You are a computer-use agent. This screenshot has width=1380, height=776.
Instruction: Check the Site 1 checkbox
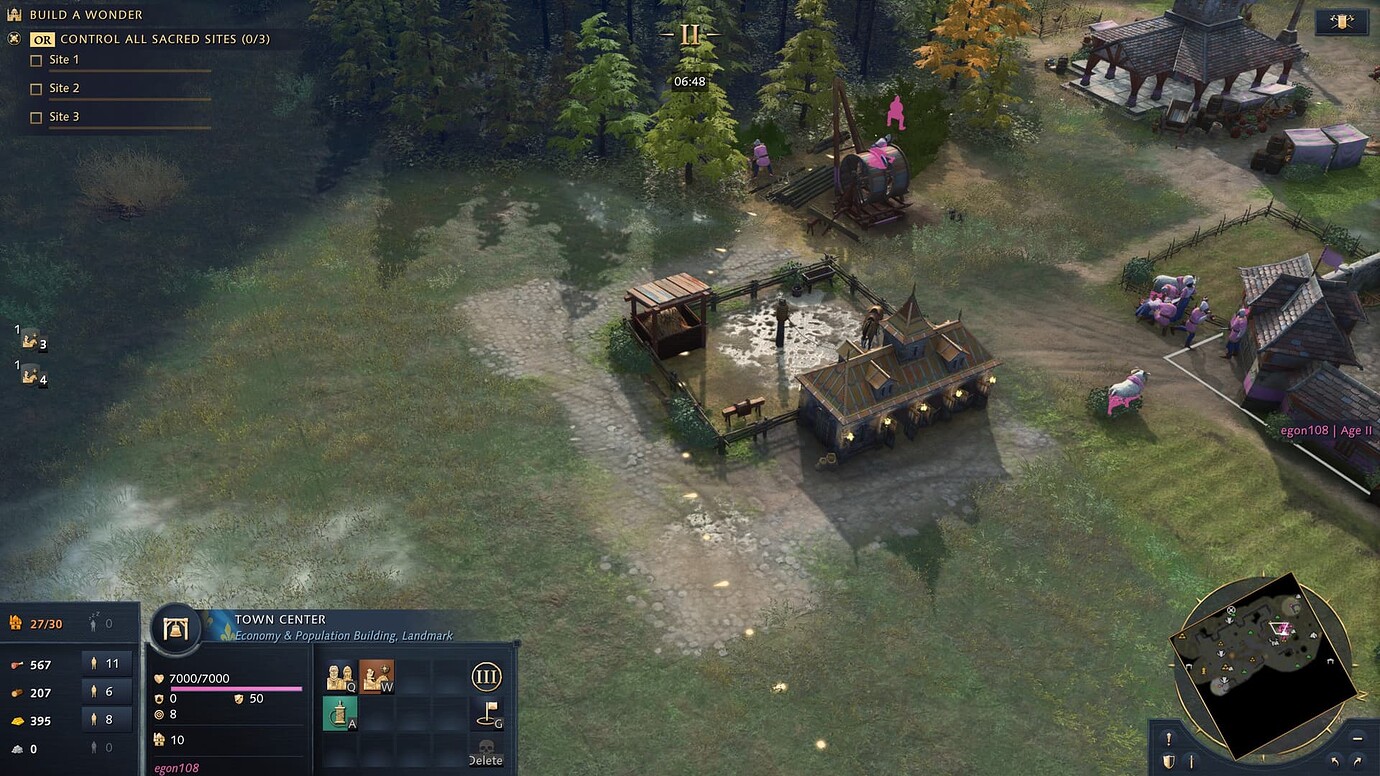(x=37, y=59)
